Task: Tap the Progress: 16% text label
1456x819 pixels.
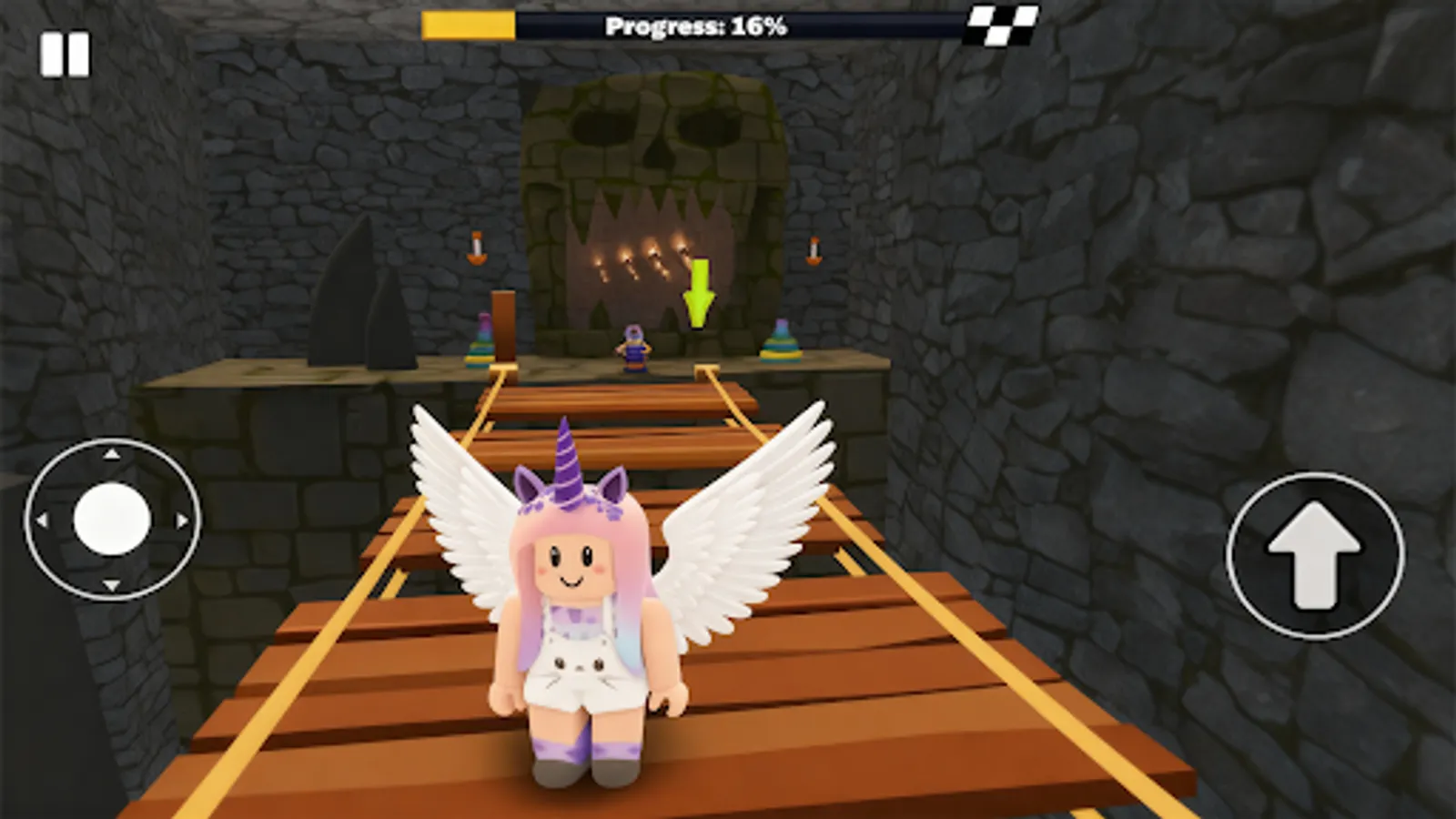Action: pyautogui.click(x=697, y=26)
